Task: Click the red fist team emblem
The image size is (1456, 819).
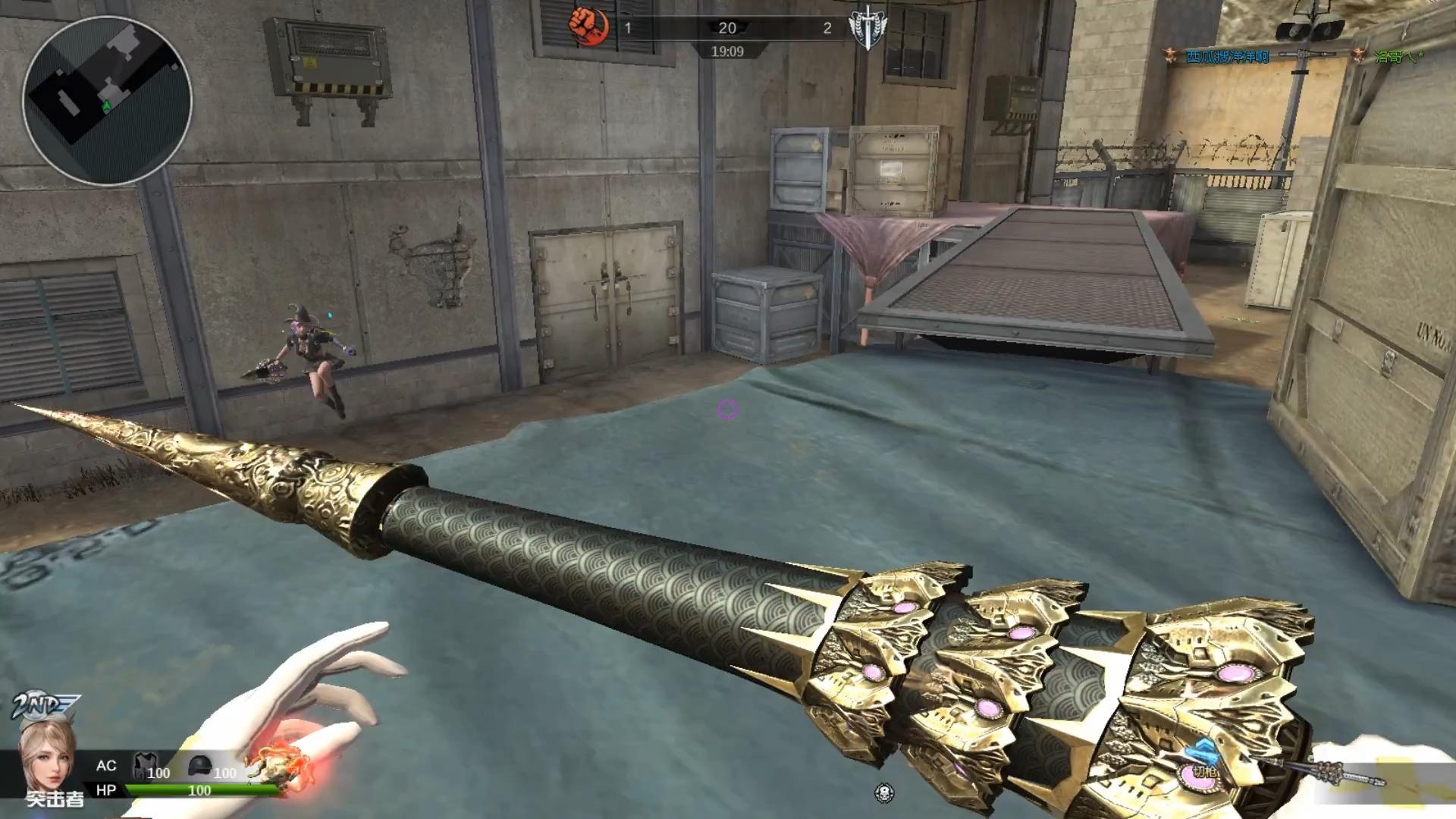Action: pos(588,27)
